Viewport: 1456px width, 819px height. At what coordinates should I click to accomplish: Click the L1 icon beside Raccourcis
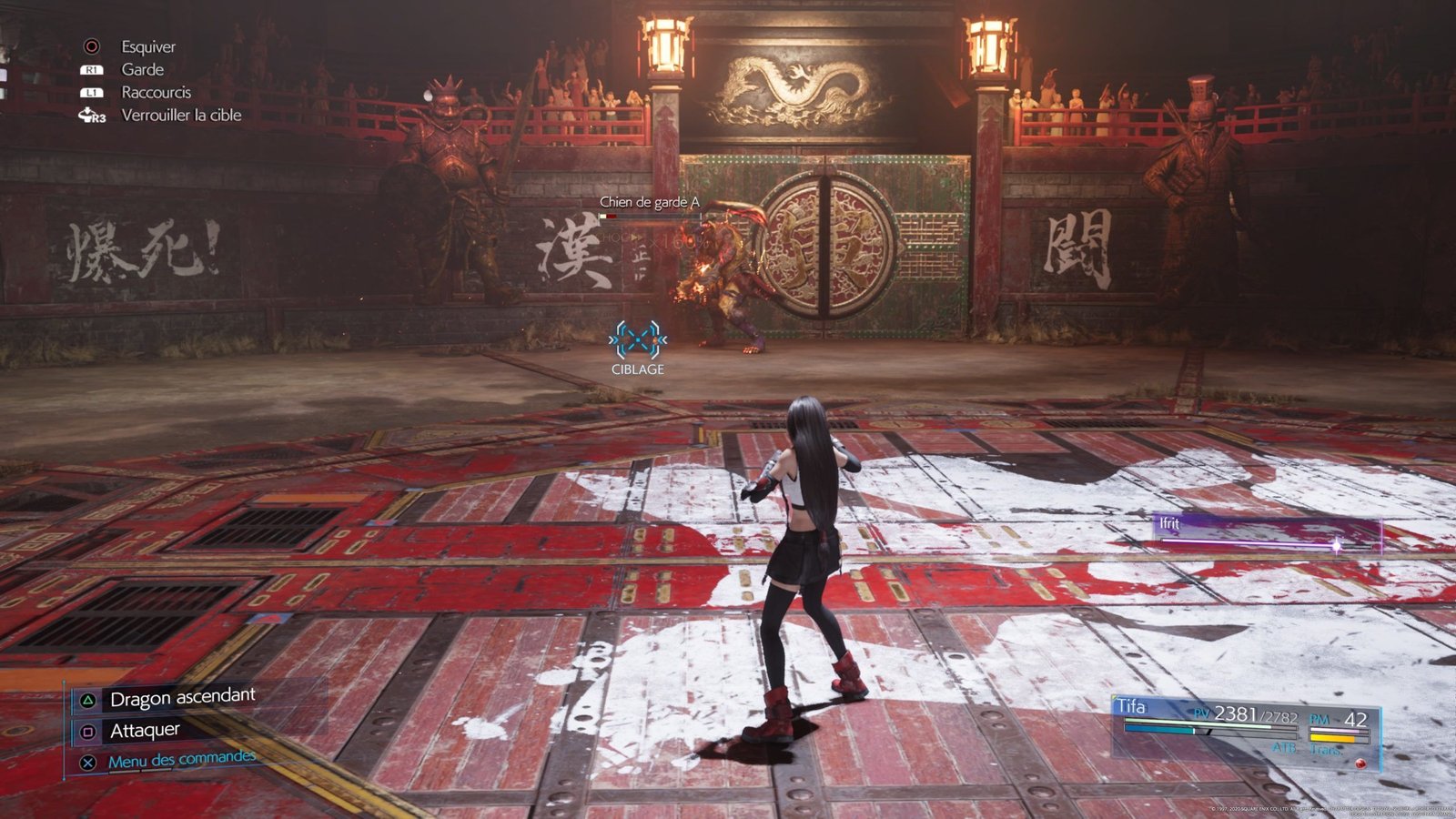(90, 92)
